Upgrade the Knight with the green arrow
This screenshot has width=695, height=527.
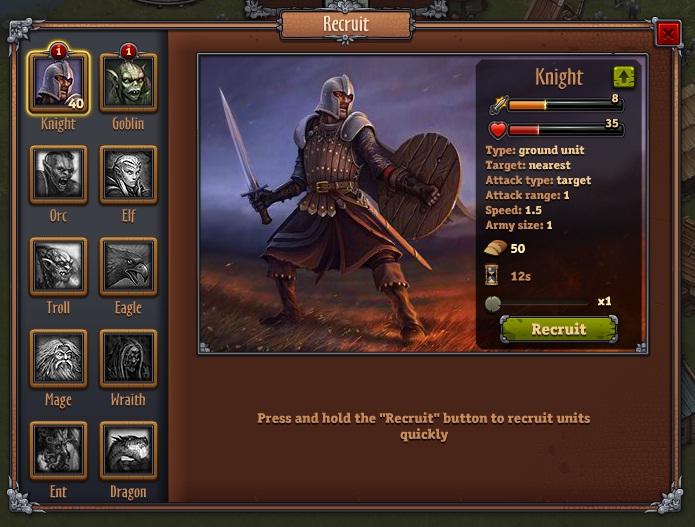tap(624, 77)
